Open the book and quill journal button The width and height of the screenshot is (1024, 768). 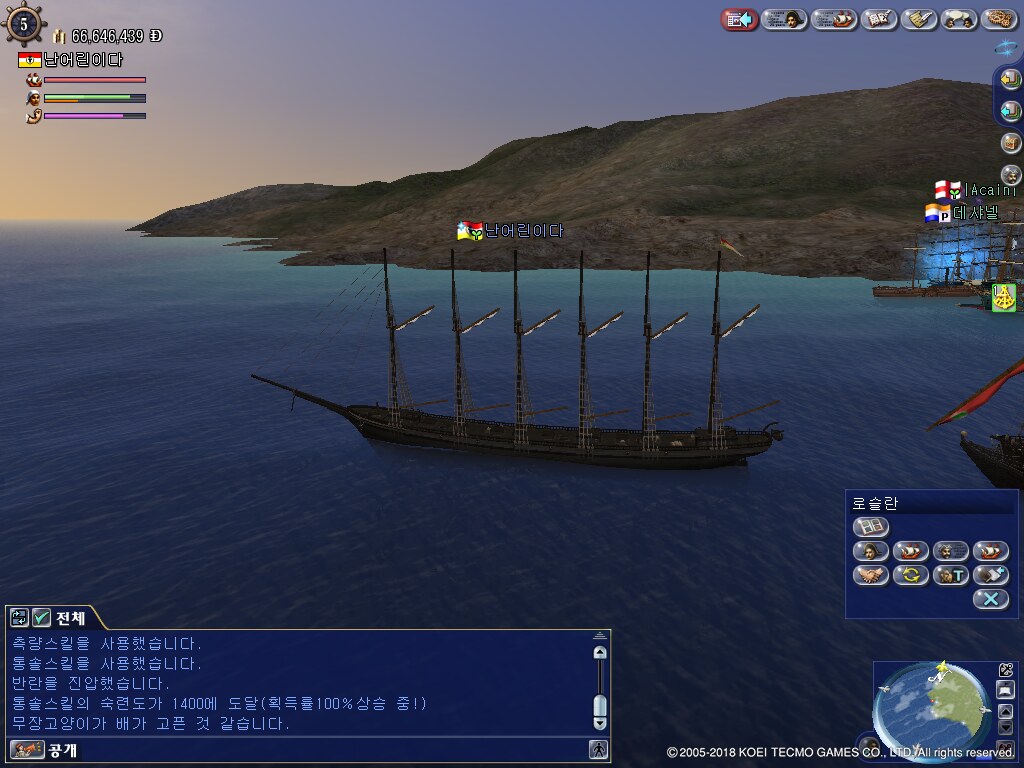[x=879, y=19]
